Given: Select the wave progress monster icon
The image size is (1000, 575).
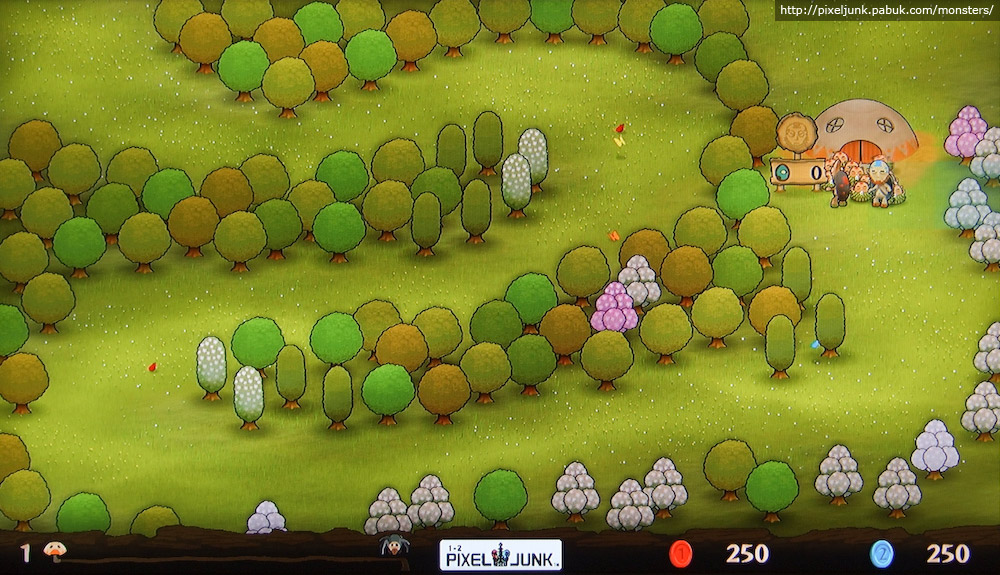Looking at the screenshot, I should pyautogui.click(x=393, y=547).
